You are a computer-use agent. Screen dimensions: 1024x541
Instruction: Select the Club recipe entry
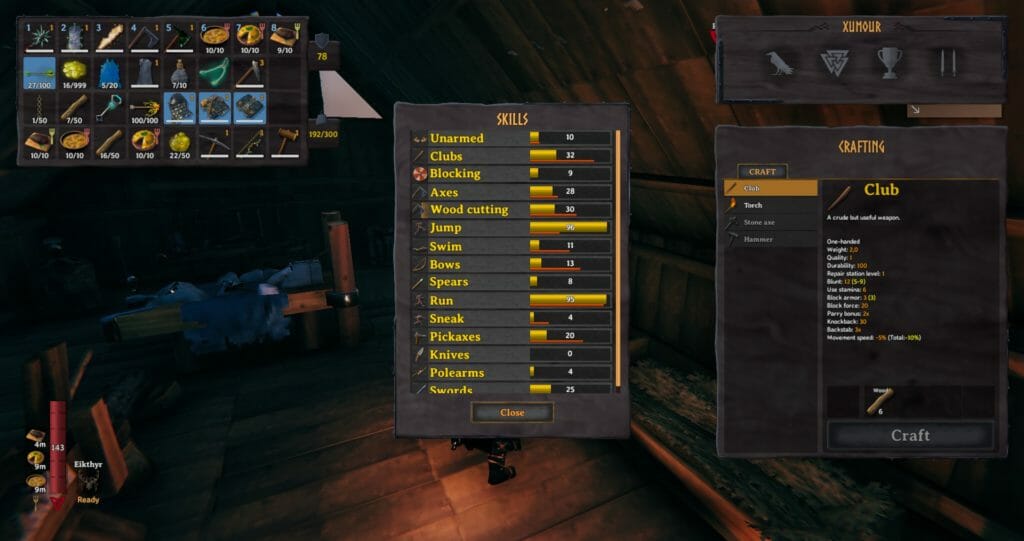(x=770, y=188)
